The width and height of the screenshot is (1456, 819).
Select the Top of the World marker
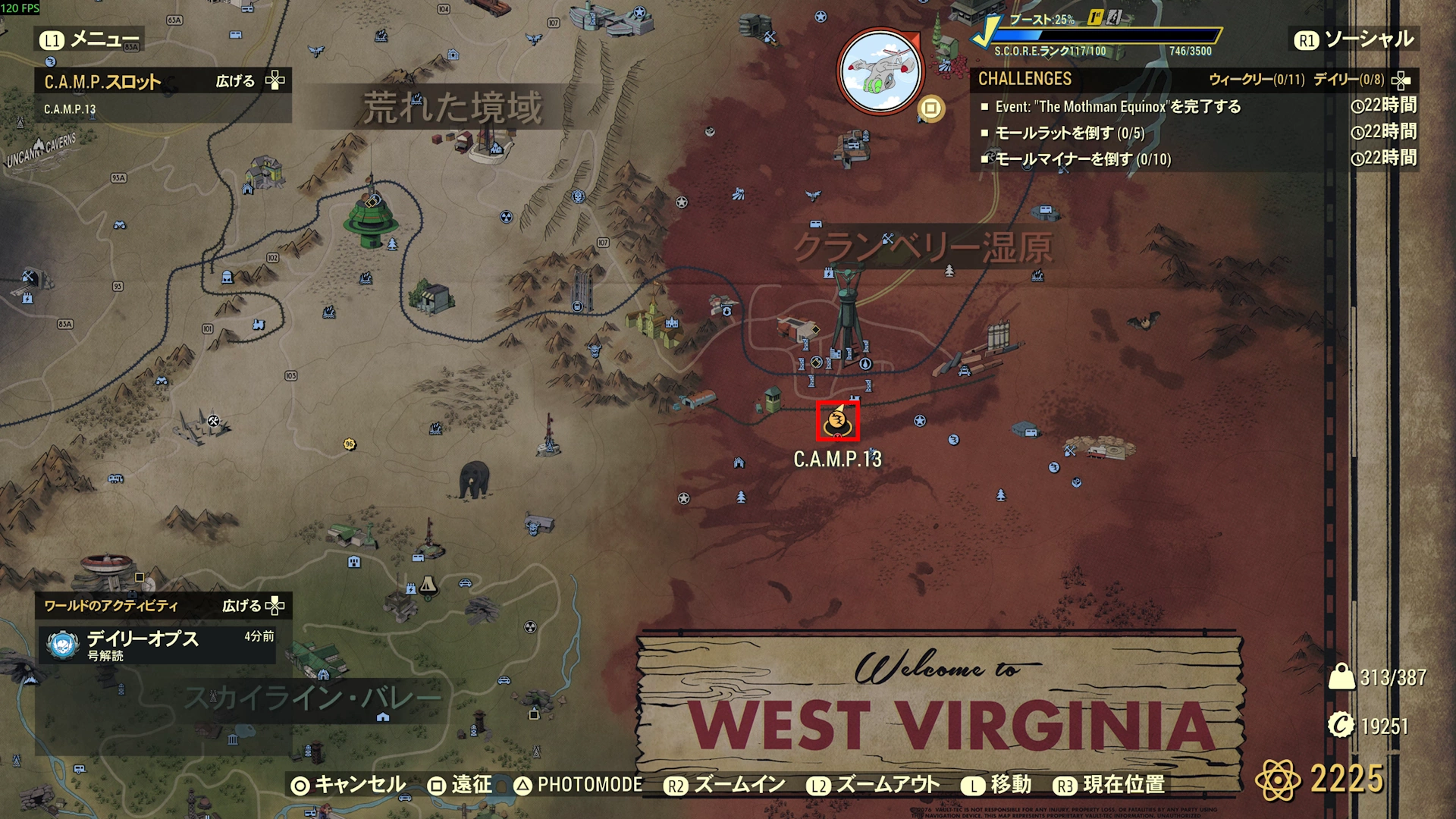click(371, 218)
